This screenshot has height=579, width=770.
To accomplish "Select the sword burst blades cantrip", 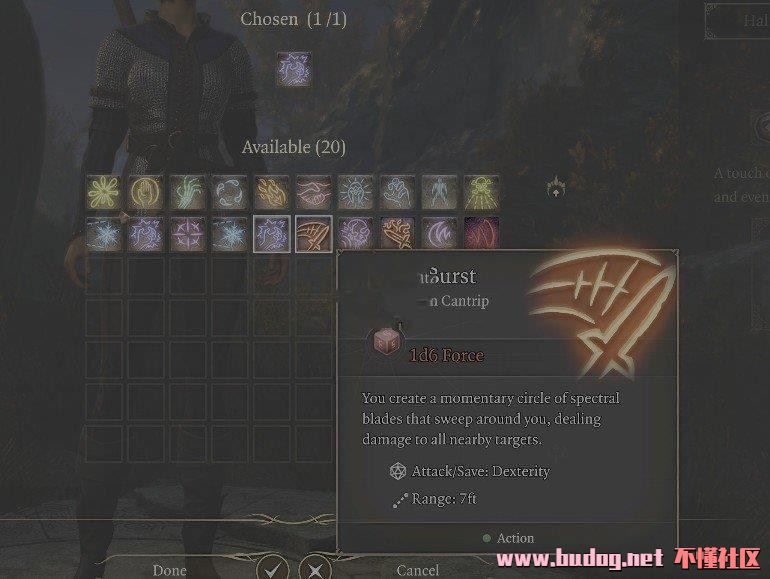I will [x=313, y=234].
